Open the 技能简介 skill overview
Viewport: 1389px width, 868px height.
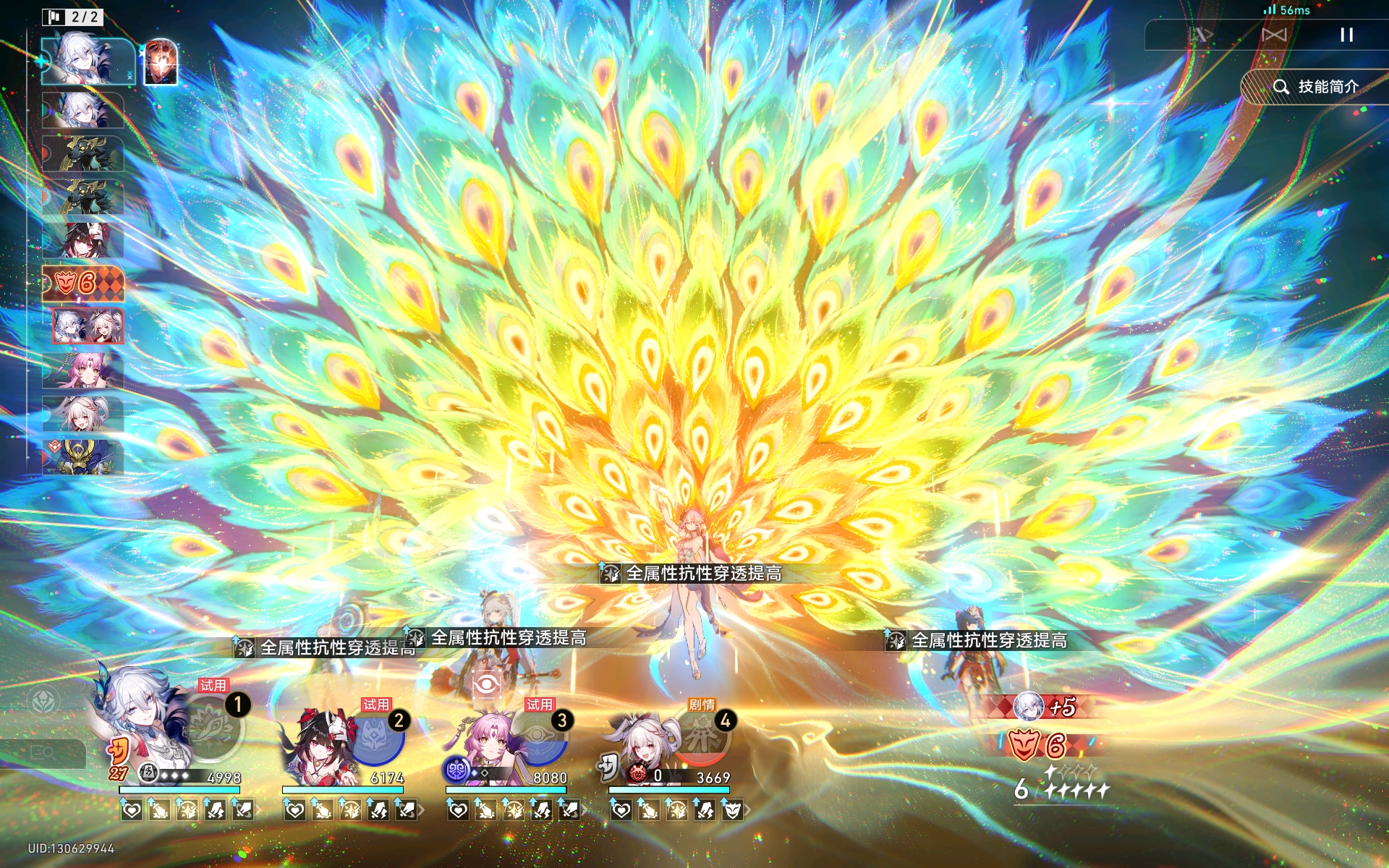coord(1315,87)
